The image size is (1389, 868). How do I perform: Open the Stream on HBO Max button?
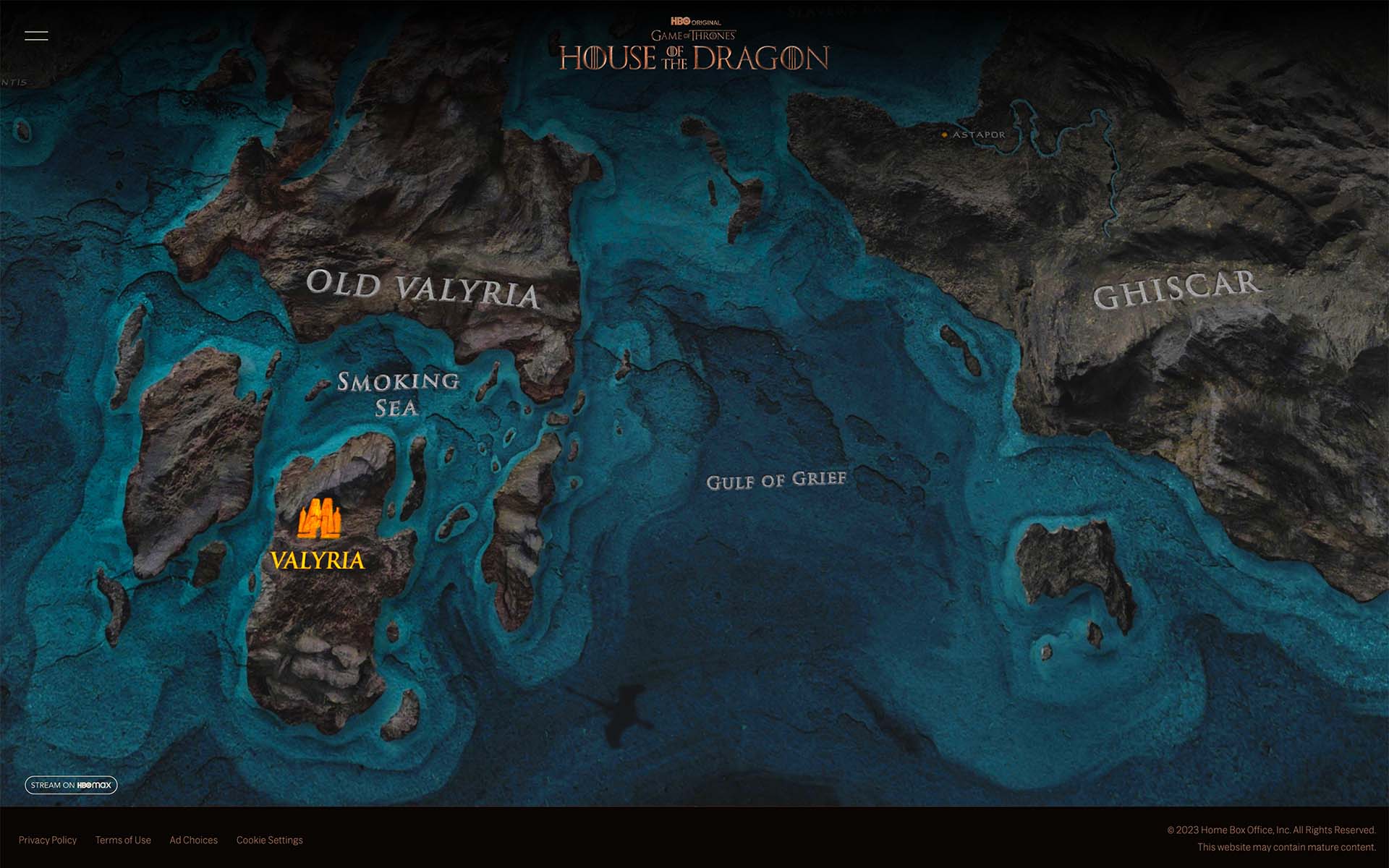71,785
